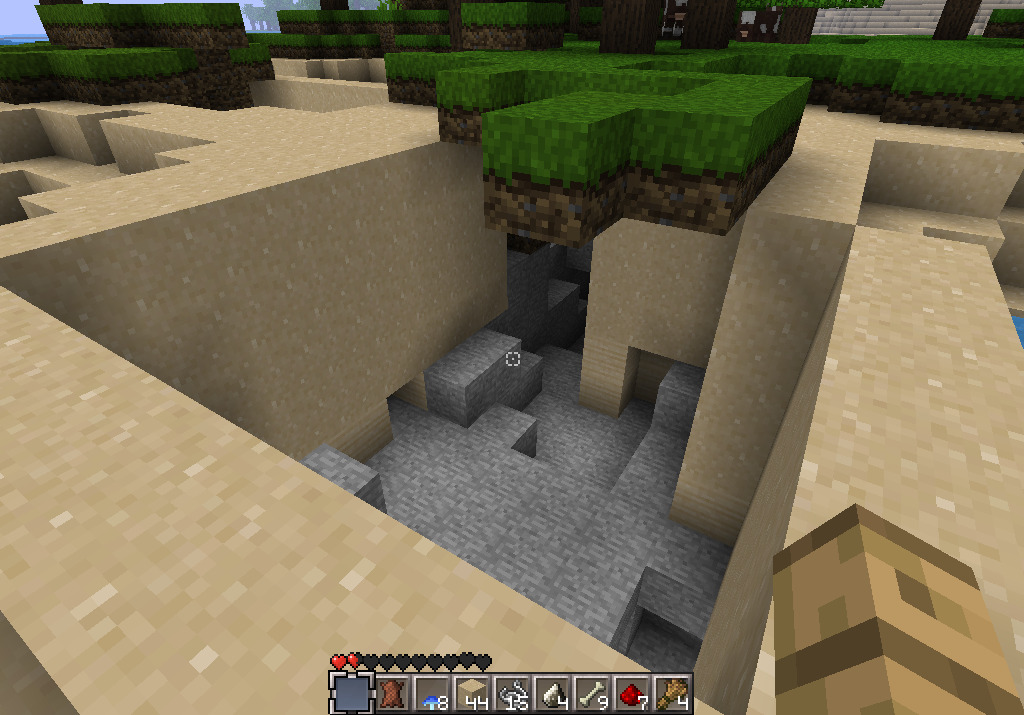Switch to the flint slot

tap(552, 692)
